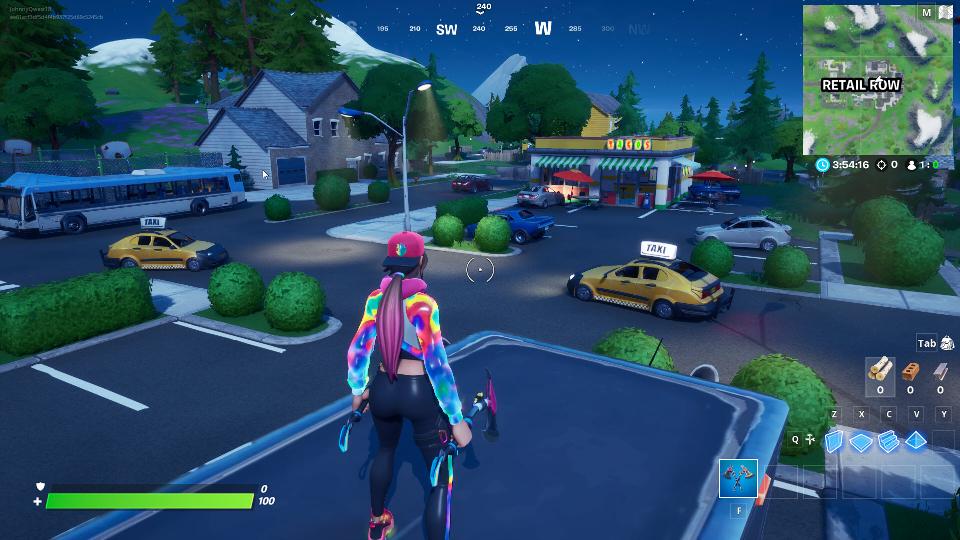Click the folded map icon
This screenshot has width=960, height=540.
click(945, 13)
